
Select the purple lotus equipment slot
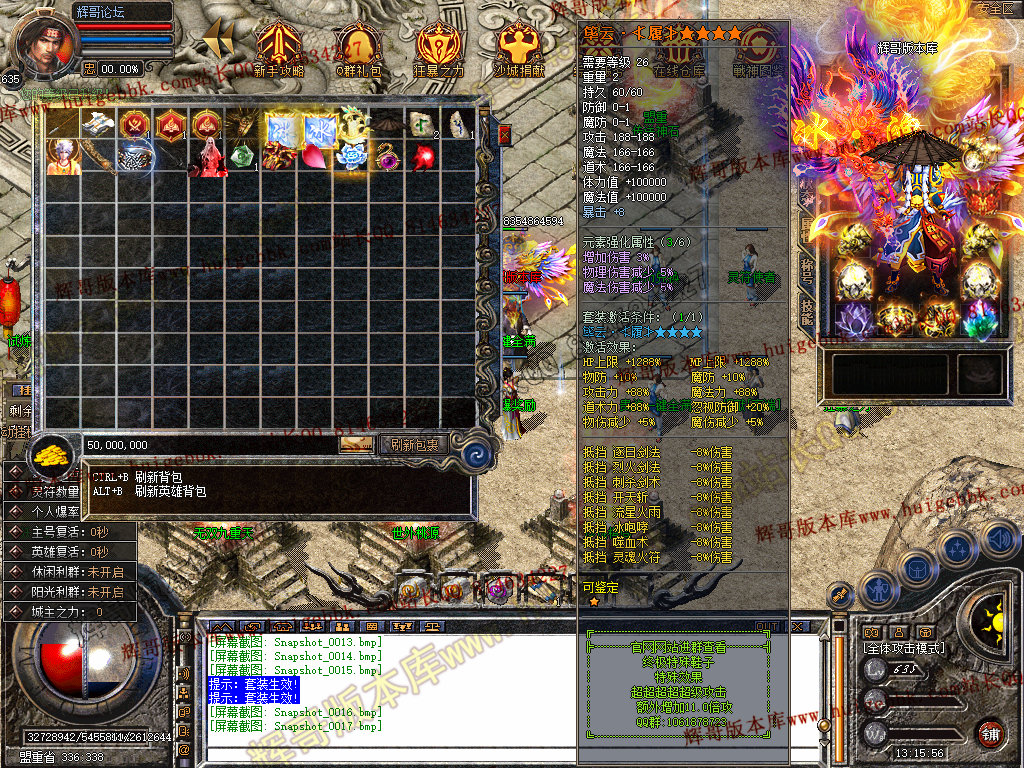tap(852, 319)
